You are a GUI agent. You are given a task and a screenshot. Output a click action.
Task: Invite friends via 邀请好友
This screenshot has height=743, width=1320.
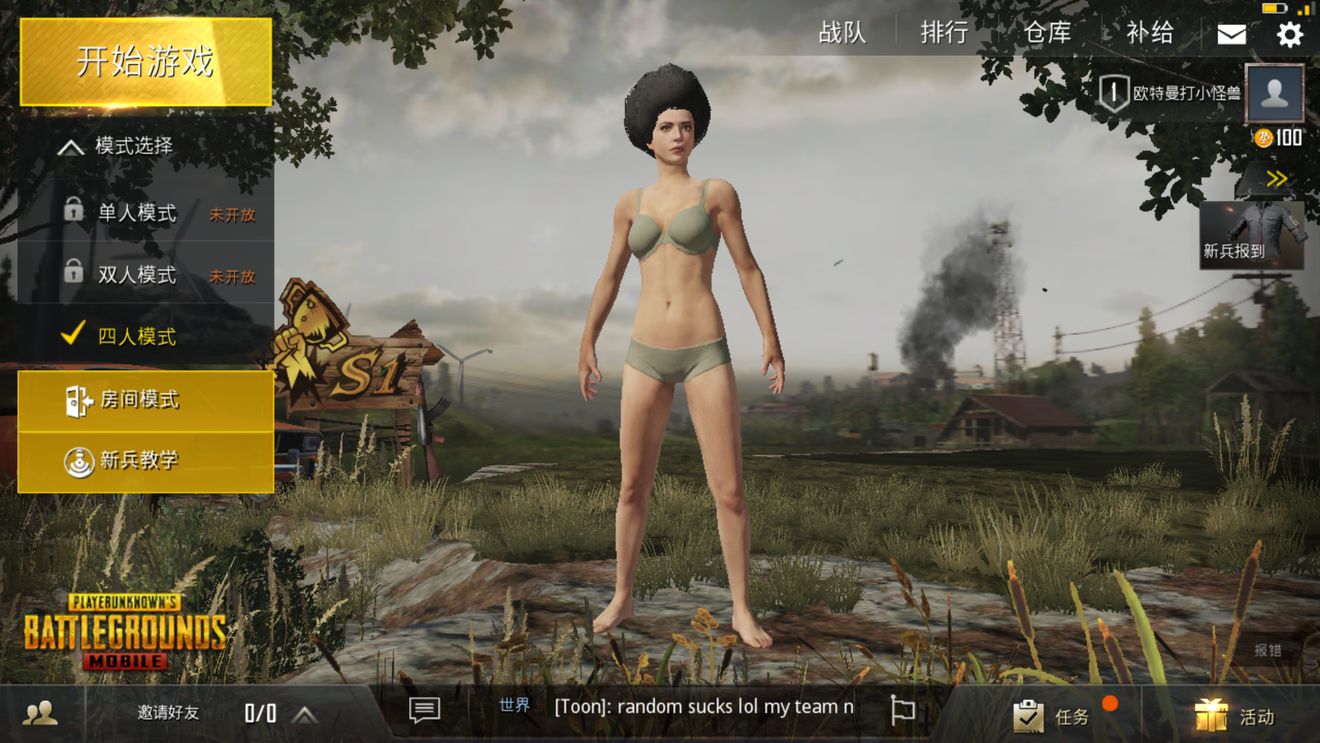168,713
